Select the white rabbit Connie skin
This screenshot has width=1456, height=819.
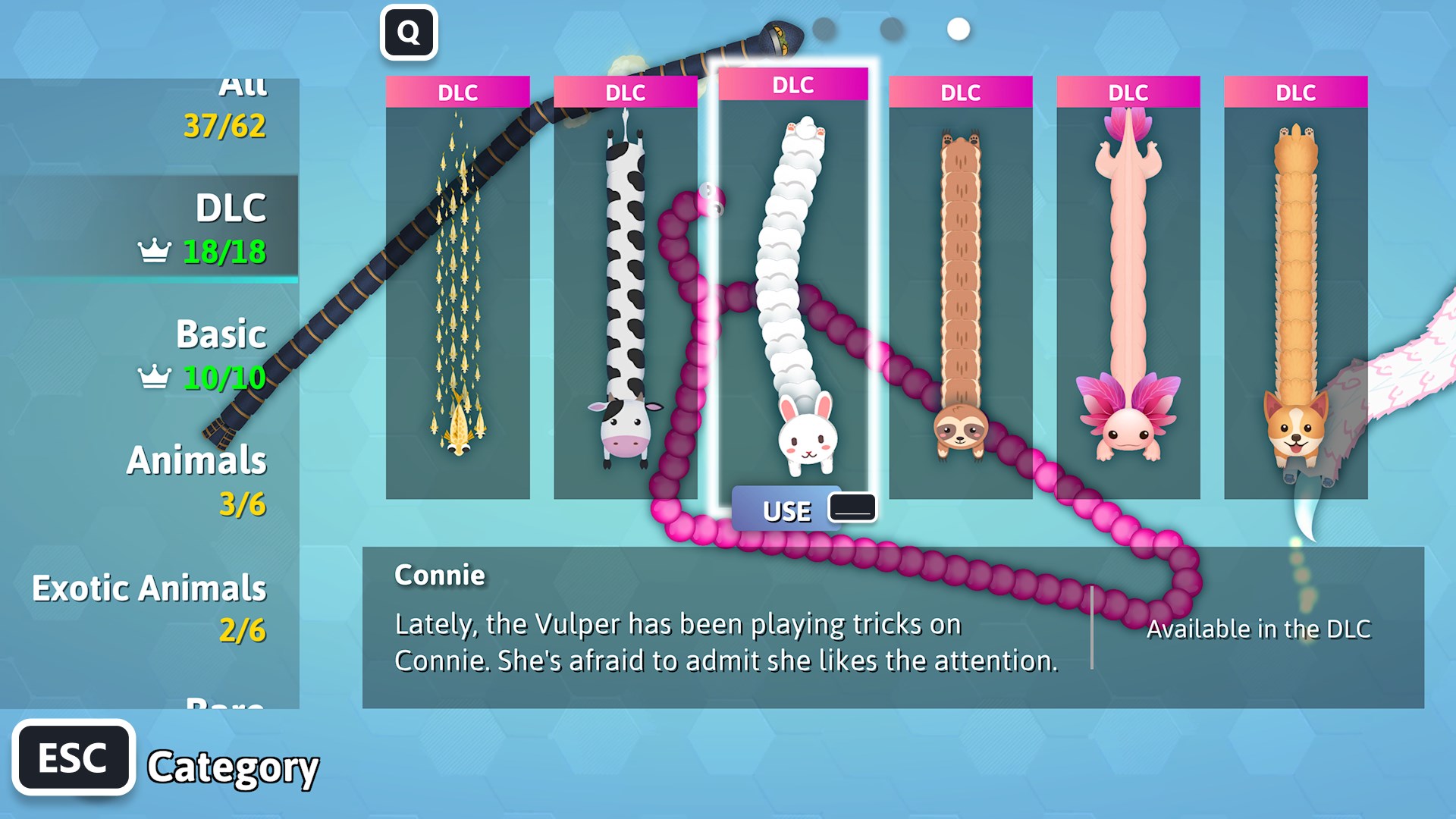[792, 288]
